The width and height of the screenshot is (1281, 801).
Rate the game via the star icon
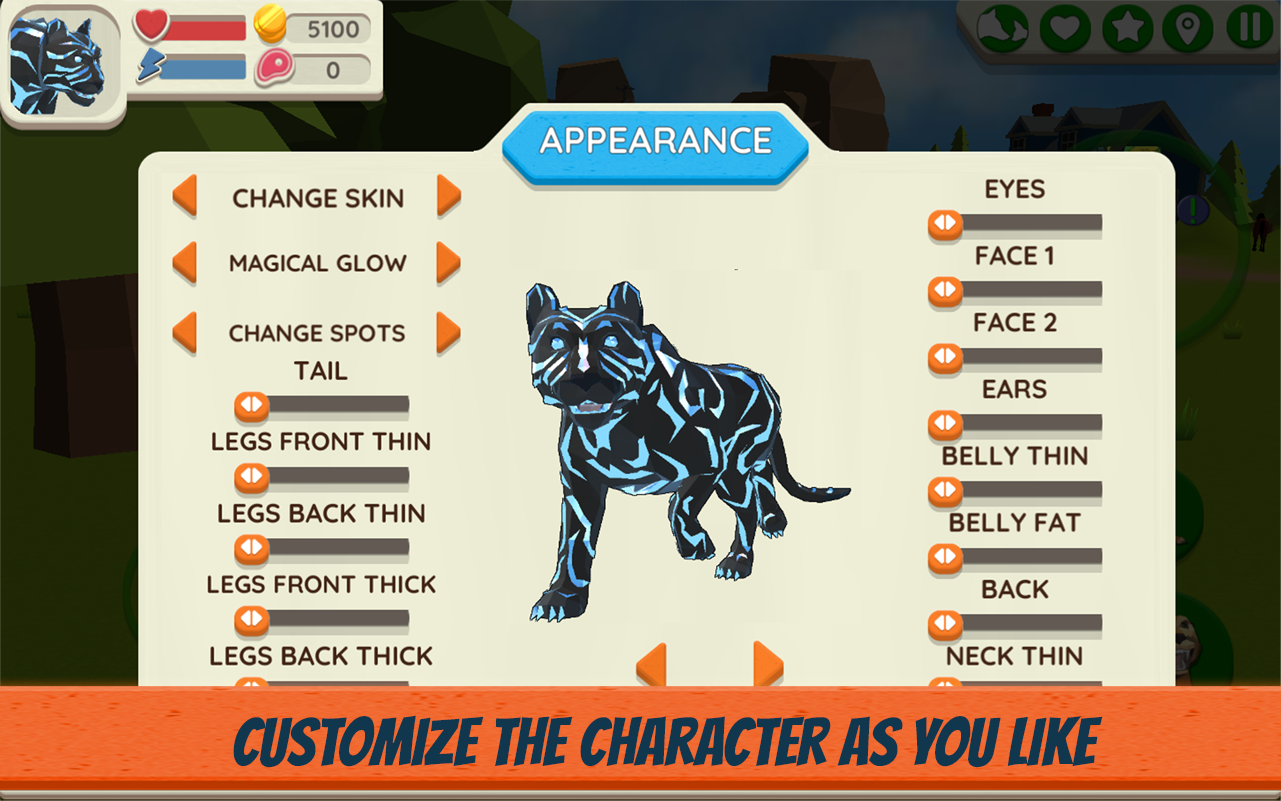[x=1128, y=28]
